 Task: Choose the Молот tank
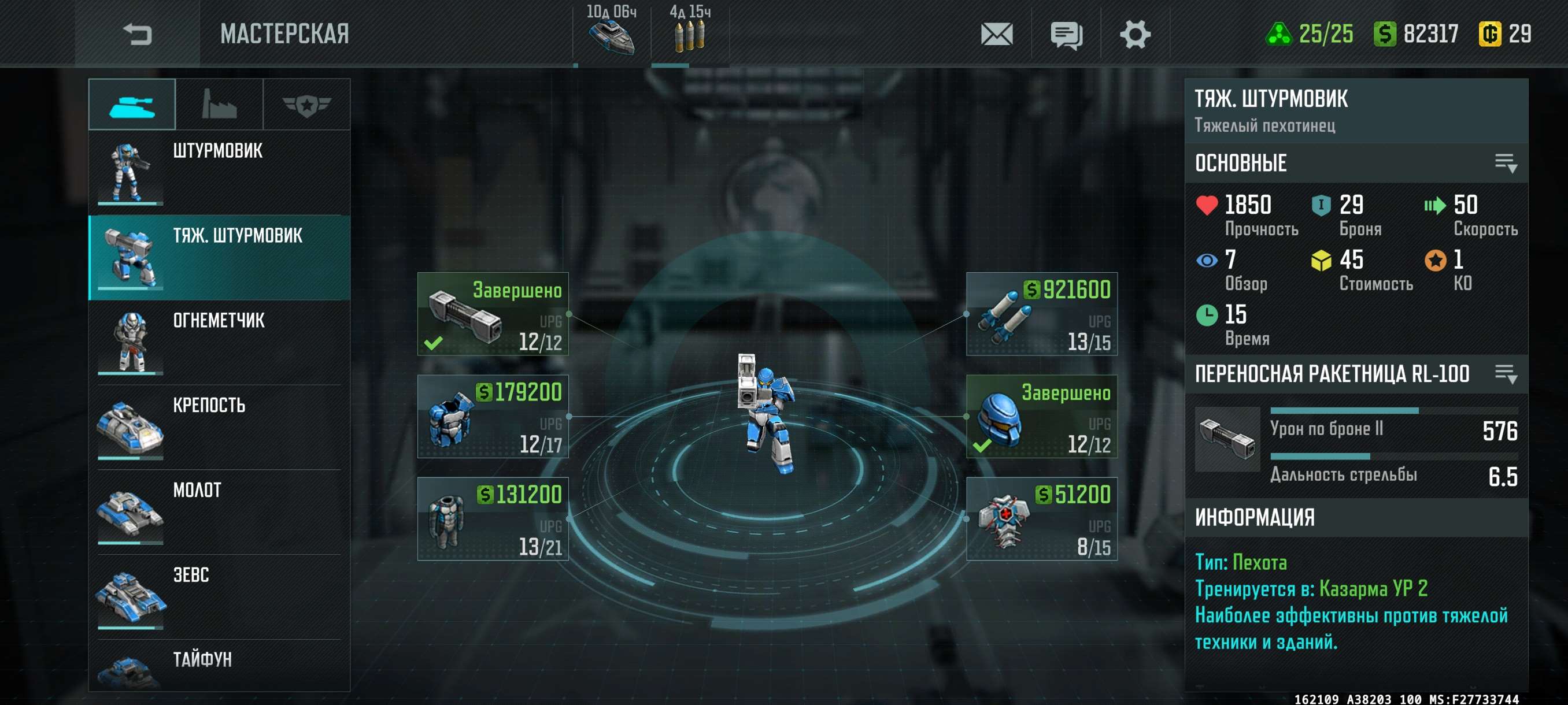coord(219,511)
